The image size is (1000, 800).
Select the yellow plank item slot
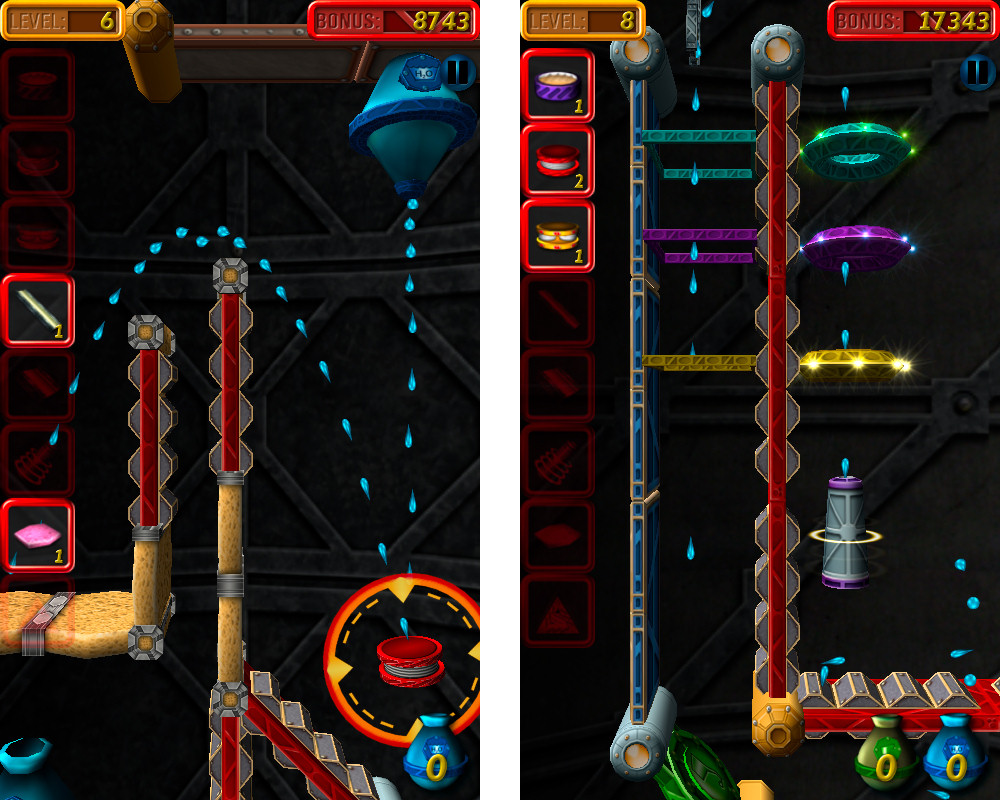point(38,311)
